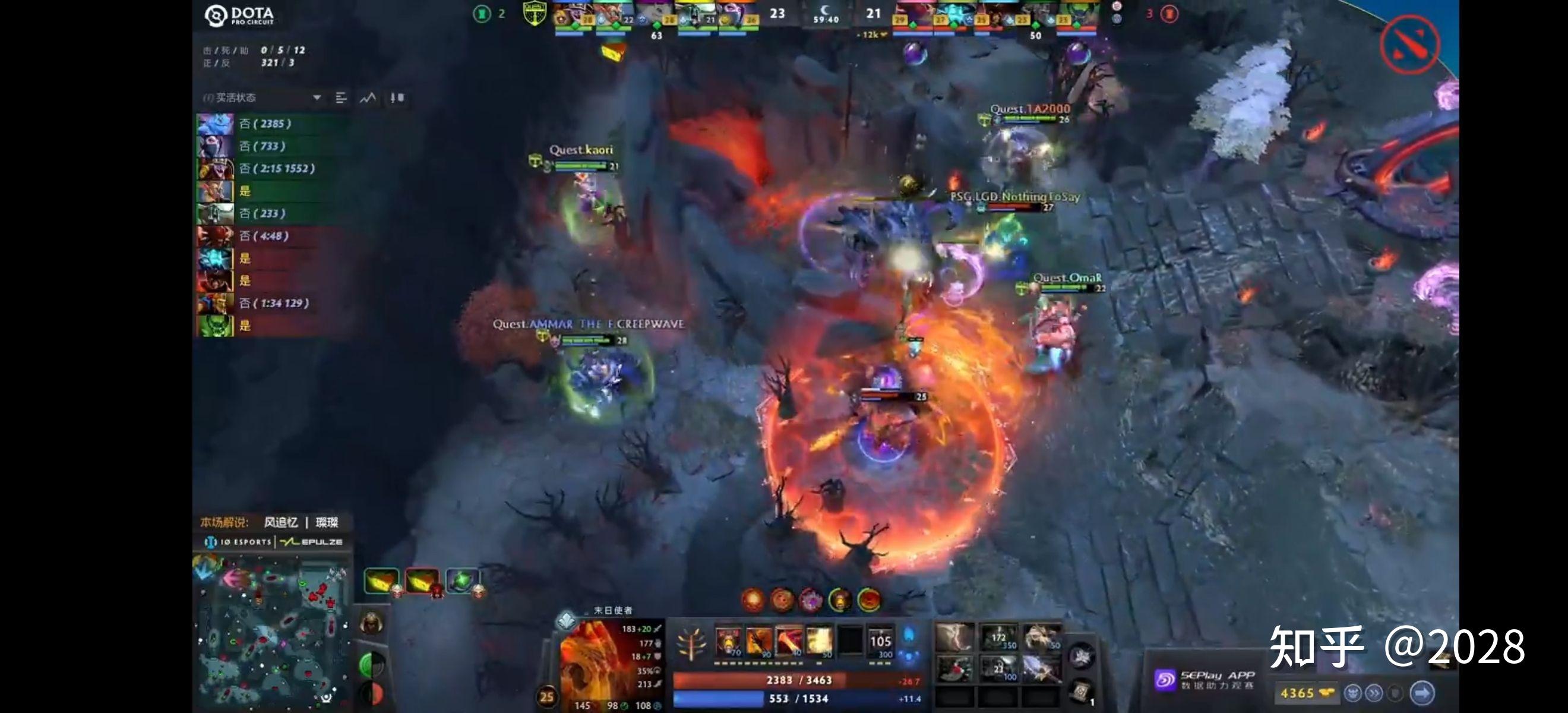The width and height of the screenshot is (1568, 713).
Task: Cast Doom's first ability, Devour
Action: (x=728, y=642)
